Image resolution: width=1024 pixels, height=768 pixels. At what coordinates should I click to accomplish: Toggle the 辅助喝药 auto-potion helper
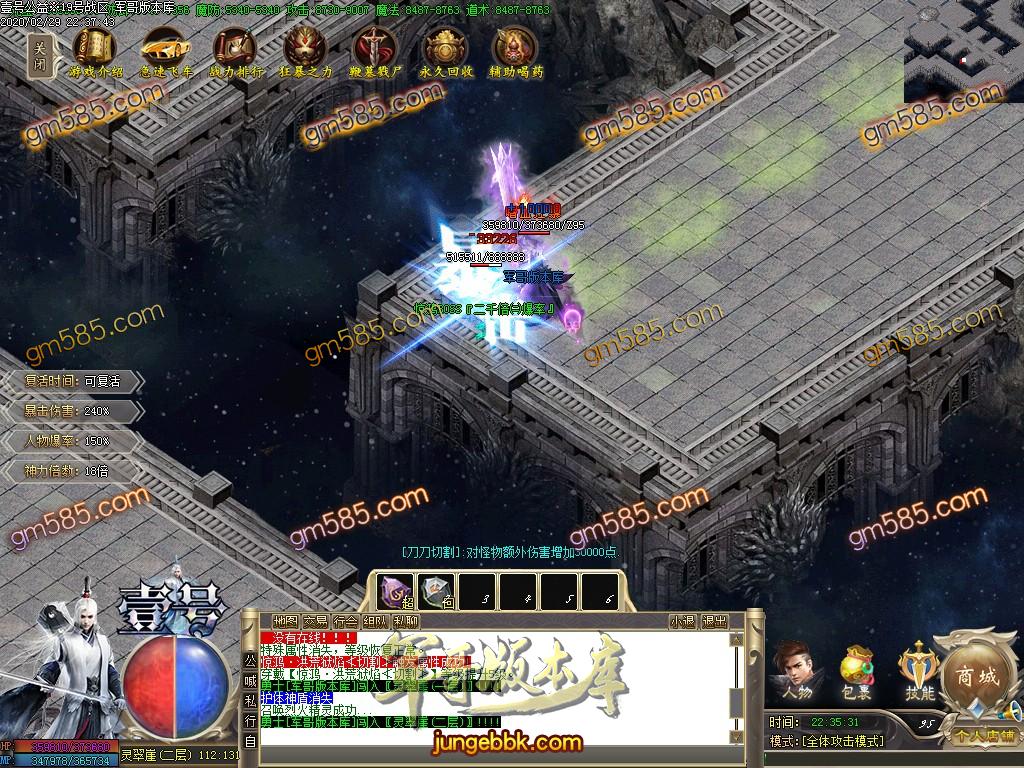coord(516,49)
